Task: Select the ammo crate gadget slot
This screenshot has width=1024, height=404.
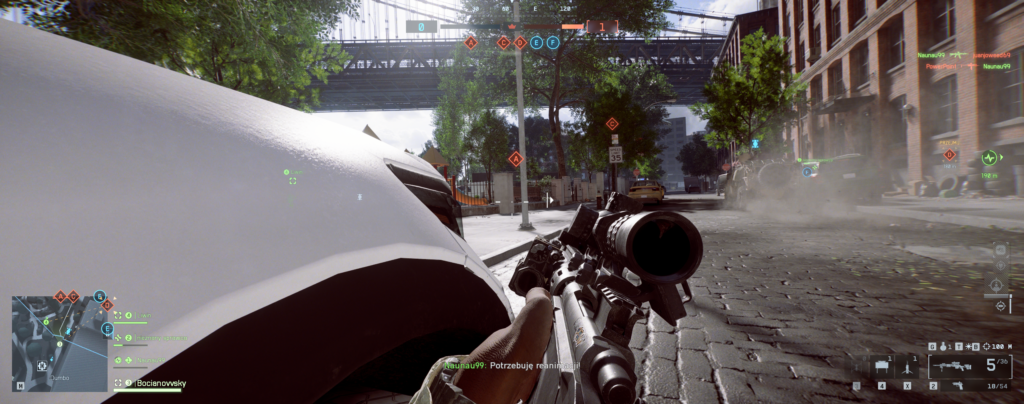Action: [x=882, y=367]
